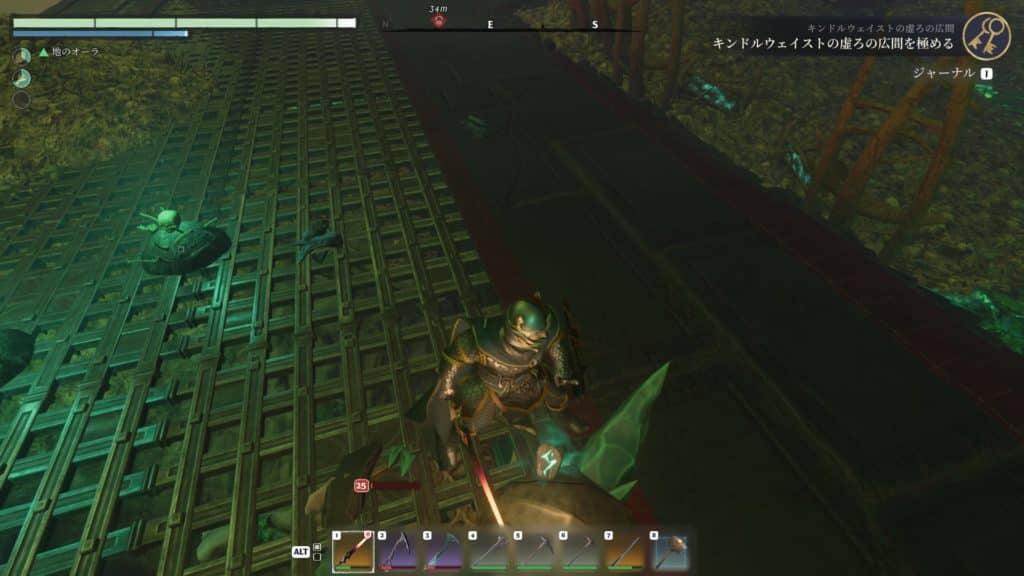This screenshot has height=576, width=1024.
Task: Select the glowing sword in hotbar slot 1
Action: pyautogui.click(x=353, y=551)
